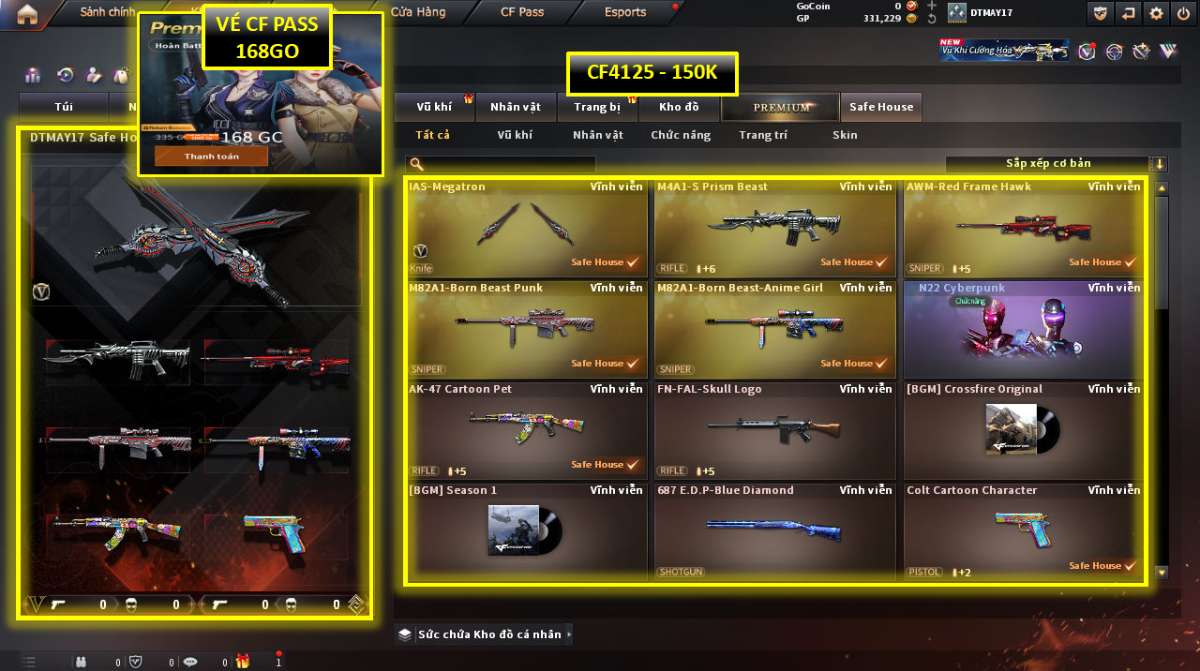This screenshot has width=1200, height=671.
Task: Filter items by Chức năng
Action: coord(680,135)
